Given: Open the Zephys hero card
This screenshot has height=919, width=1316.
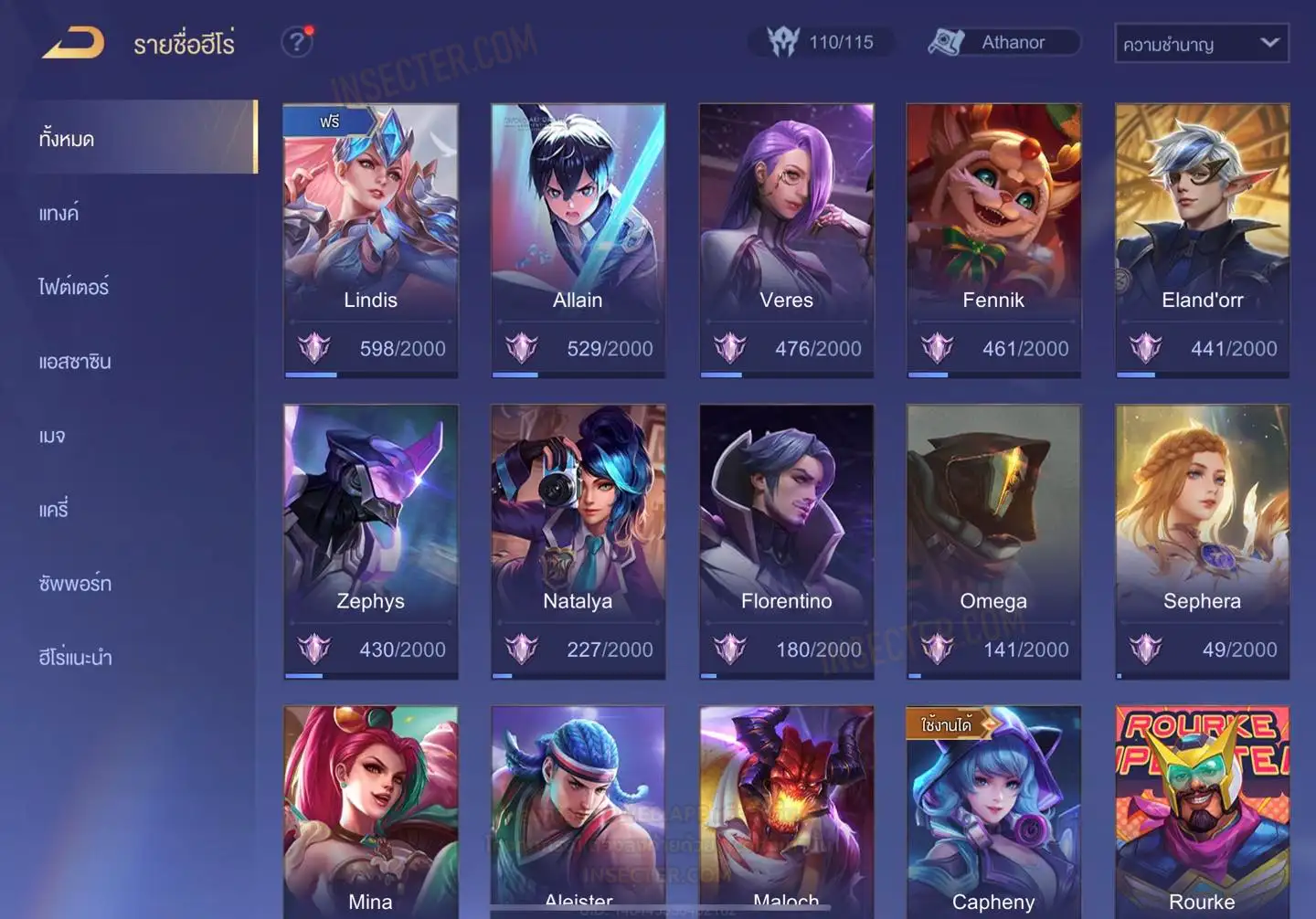Looking at the screenshot, I should pos(370,541).
